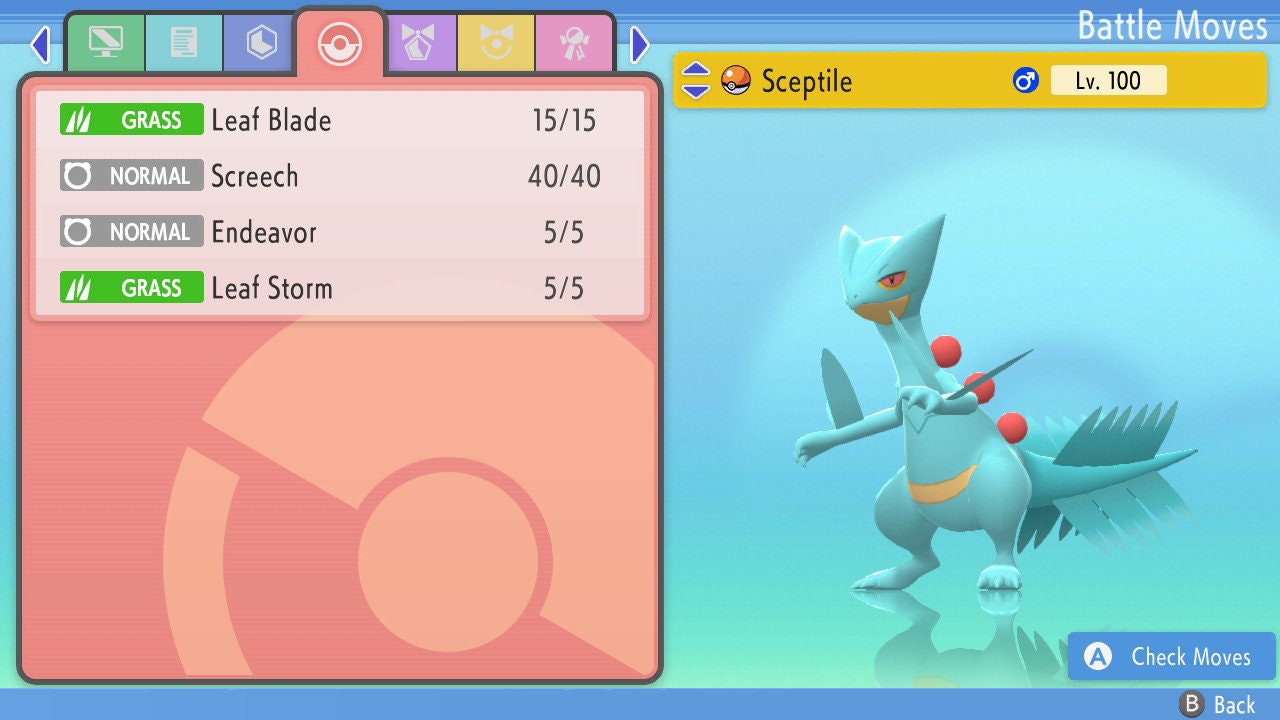Pick the Leaf Storm move entry
This screenshot has height=720, width=1280.
pos(340,289)
